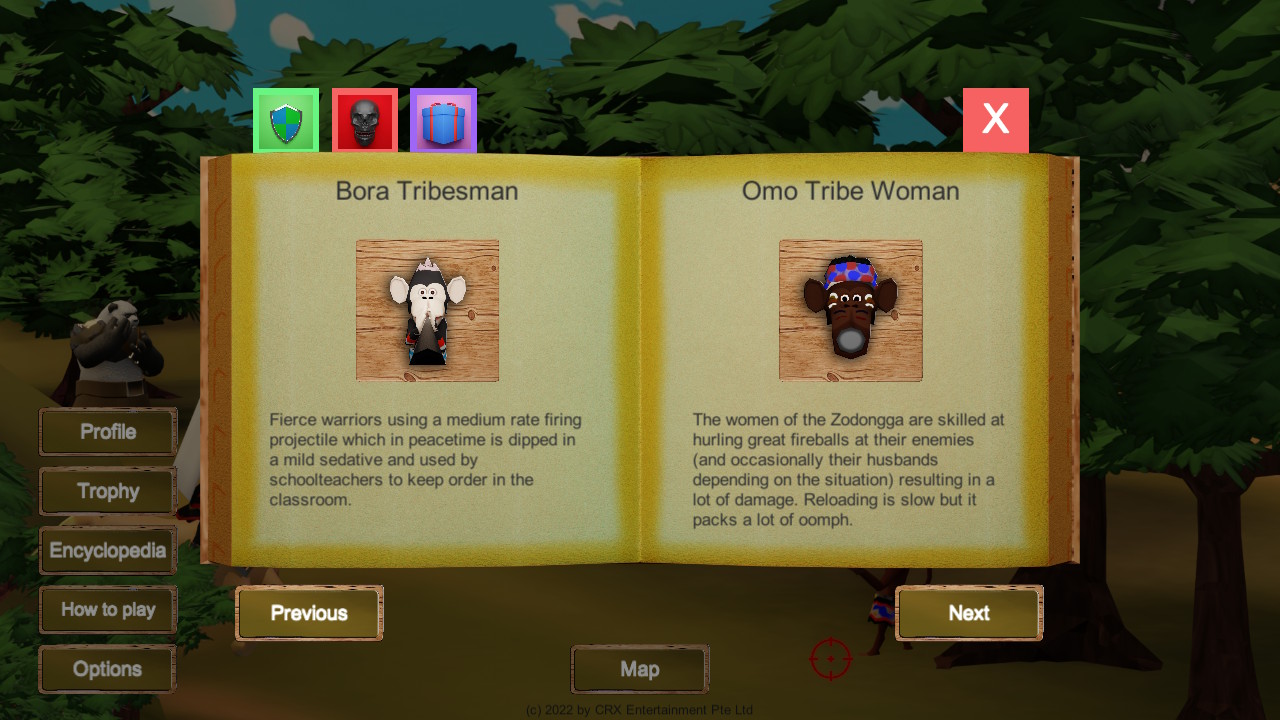
Task: Open the Encyclopedia section
Action: 108,550
